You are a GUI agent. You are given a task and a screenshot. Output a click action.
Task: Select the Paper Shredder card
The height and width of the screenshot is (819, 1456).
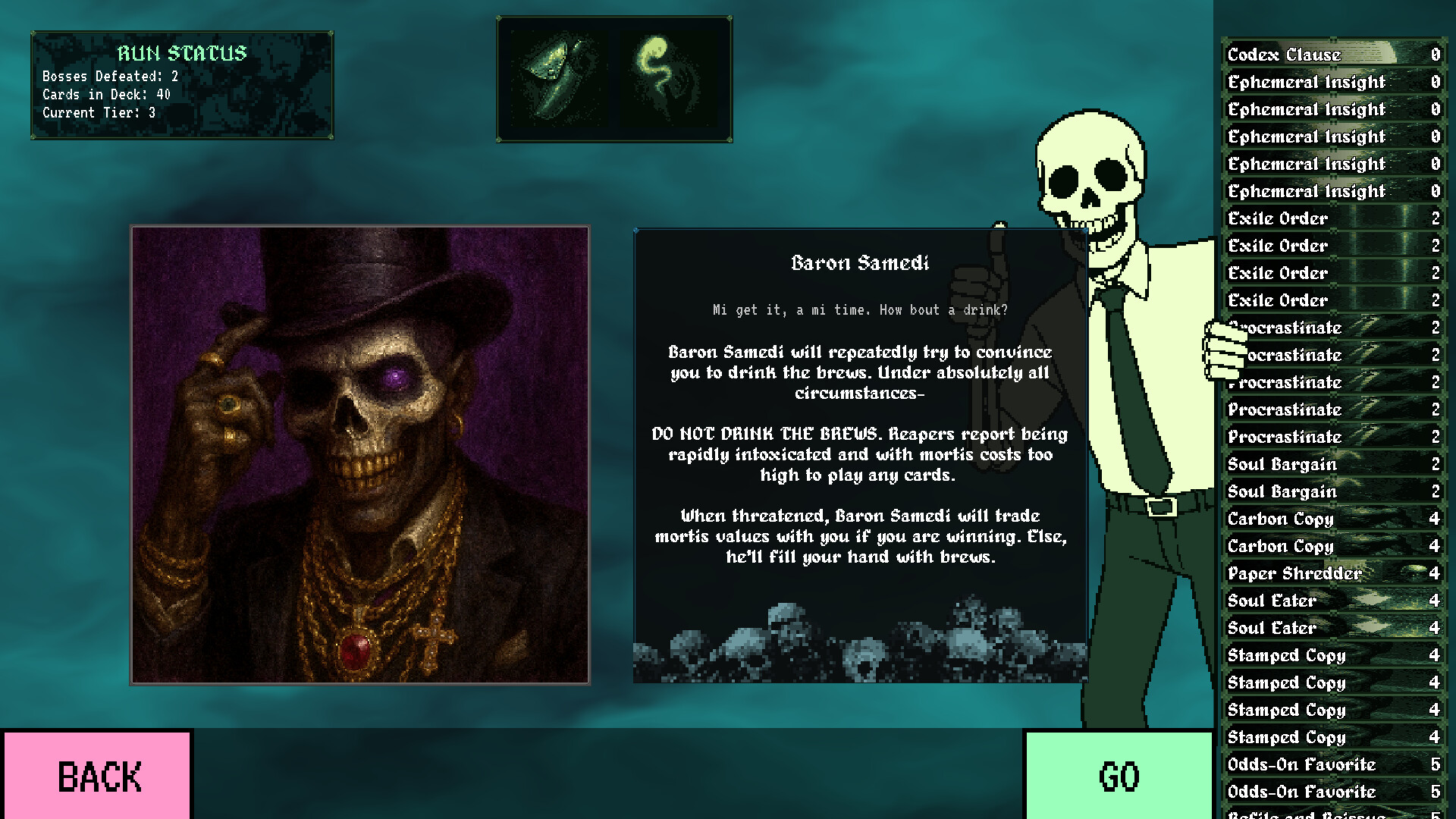pyautogui.click(x=1292, y=573)
